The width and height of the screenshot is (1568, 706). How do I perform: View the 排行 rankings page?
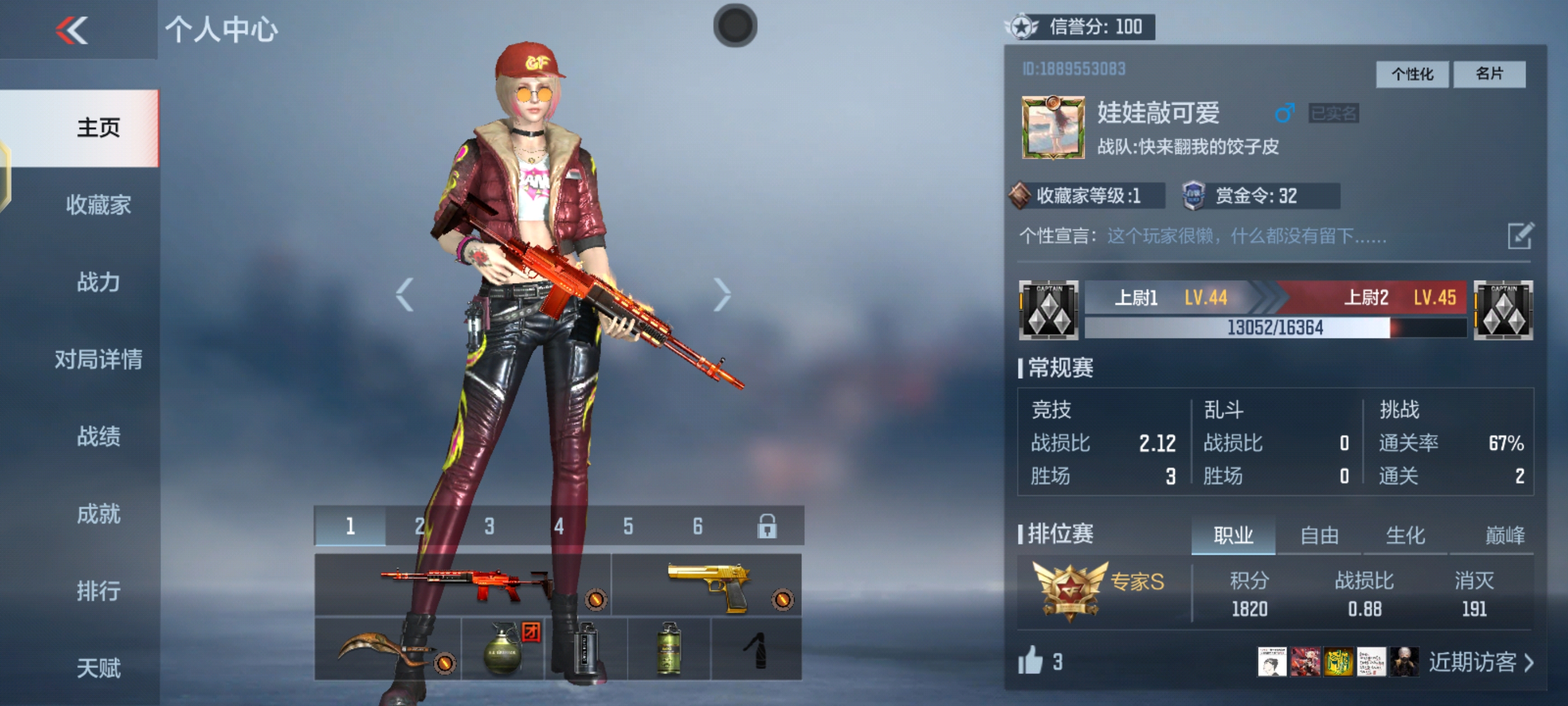(98, 591)
